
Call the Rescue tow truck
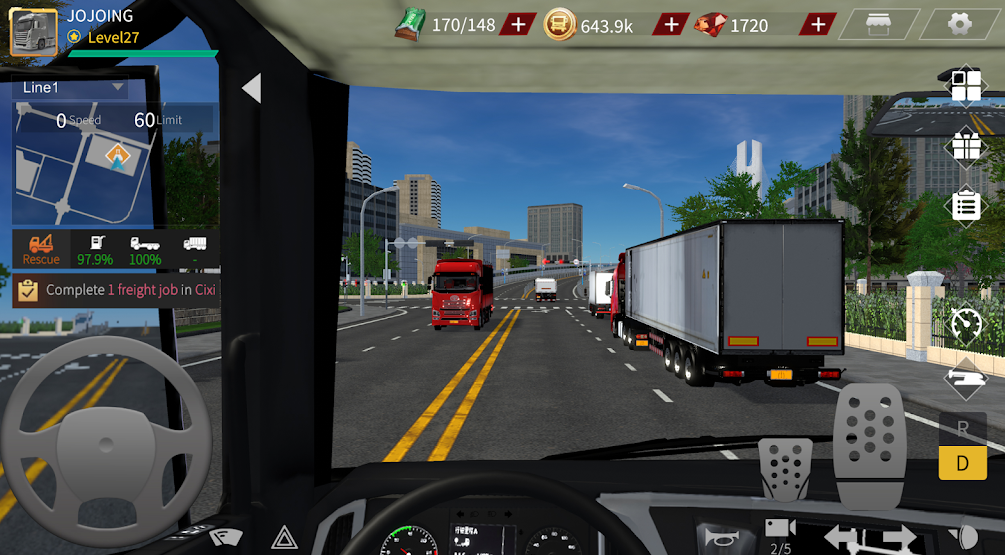(x=41, y=249)
